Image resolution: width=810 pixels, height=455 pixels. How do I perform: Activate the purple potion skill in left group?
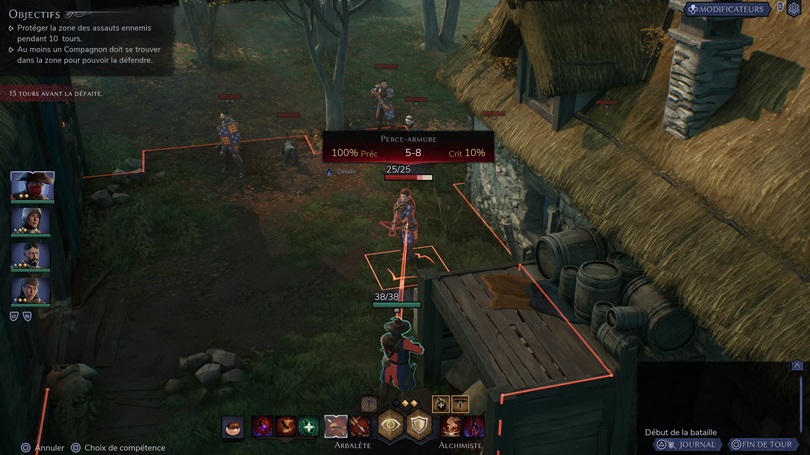[x=263, y=427]
